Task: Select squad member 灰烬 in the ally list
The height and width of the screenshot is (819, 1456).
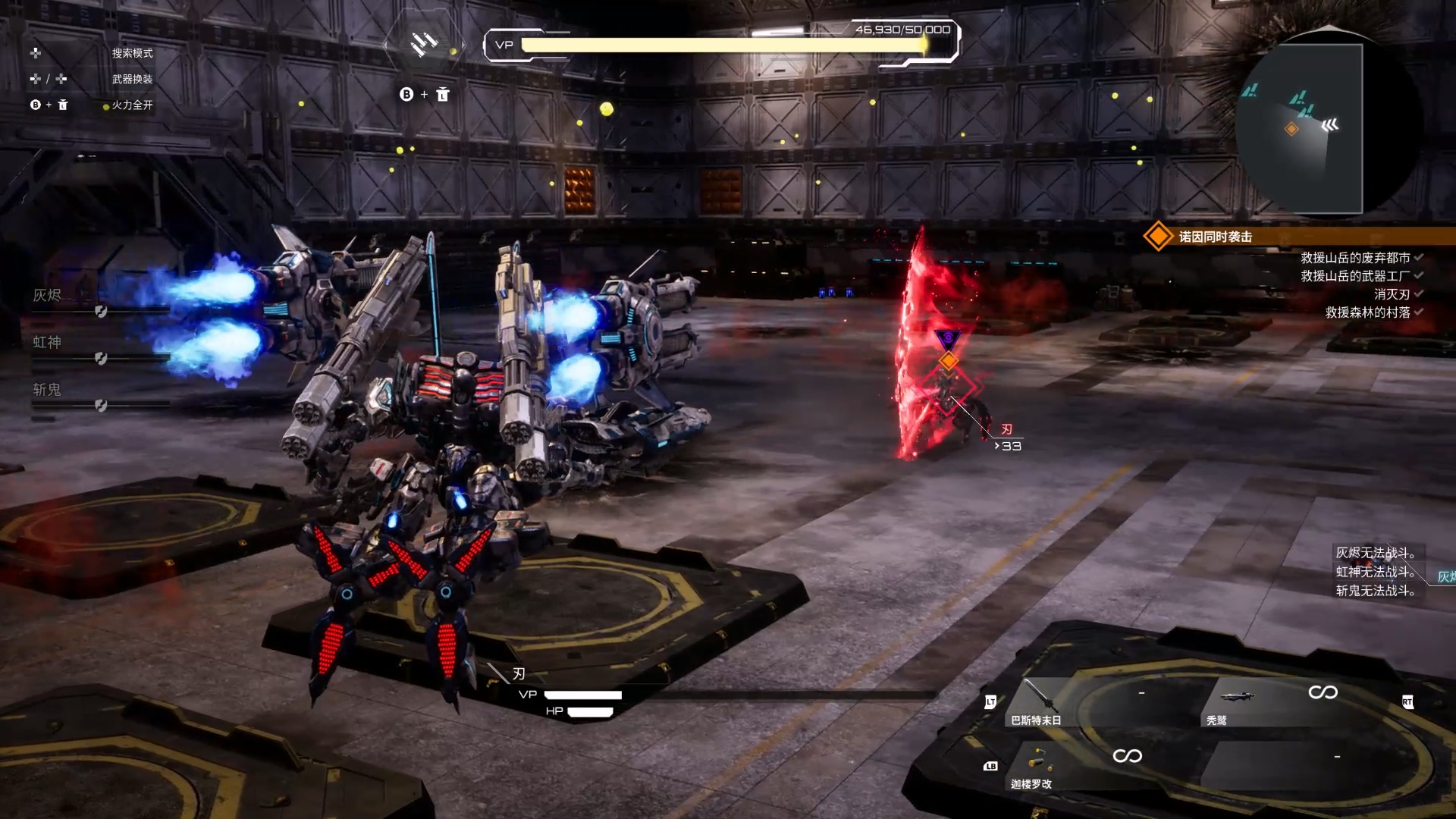Action: click(x=47, y=296)
